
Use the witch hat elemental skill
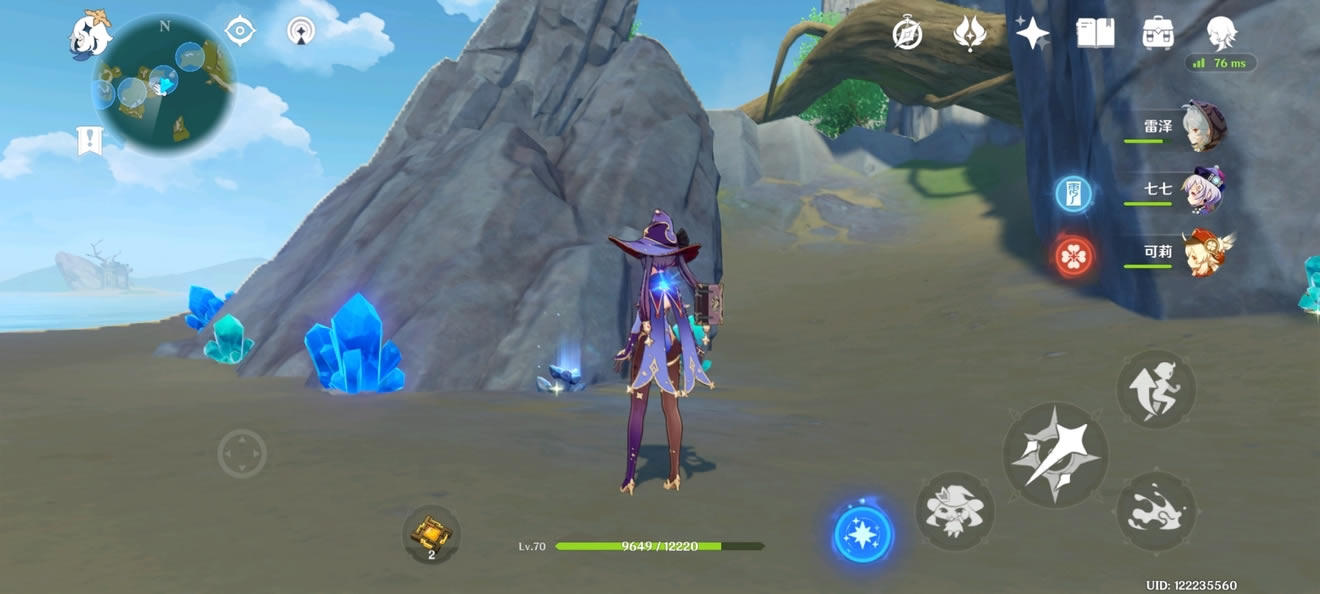tap(954, 511)
